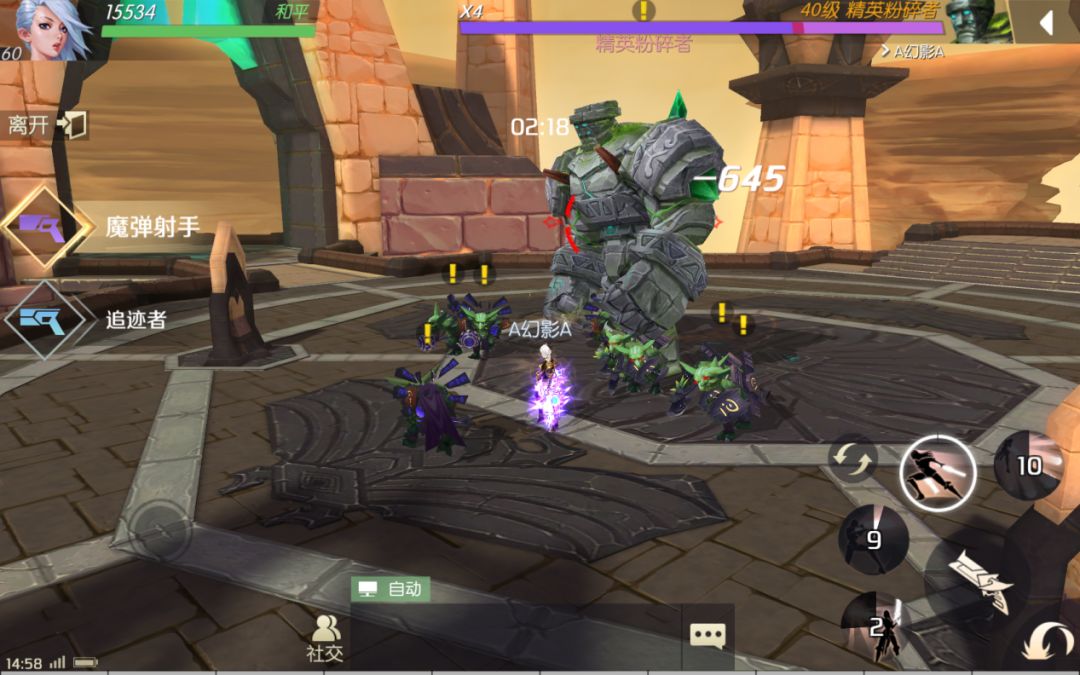Collapse the panel with the white arrow
Viewport: 1080px width, 675px height.
(1044, 22)
